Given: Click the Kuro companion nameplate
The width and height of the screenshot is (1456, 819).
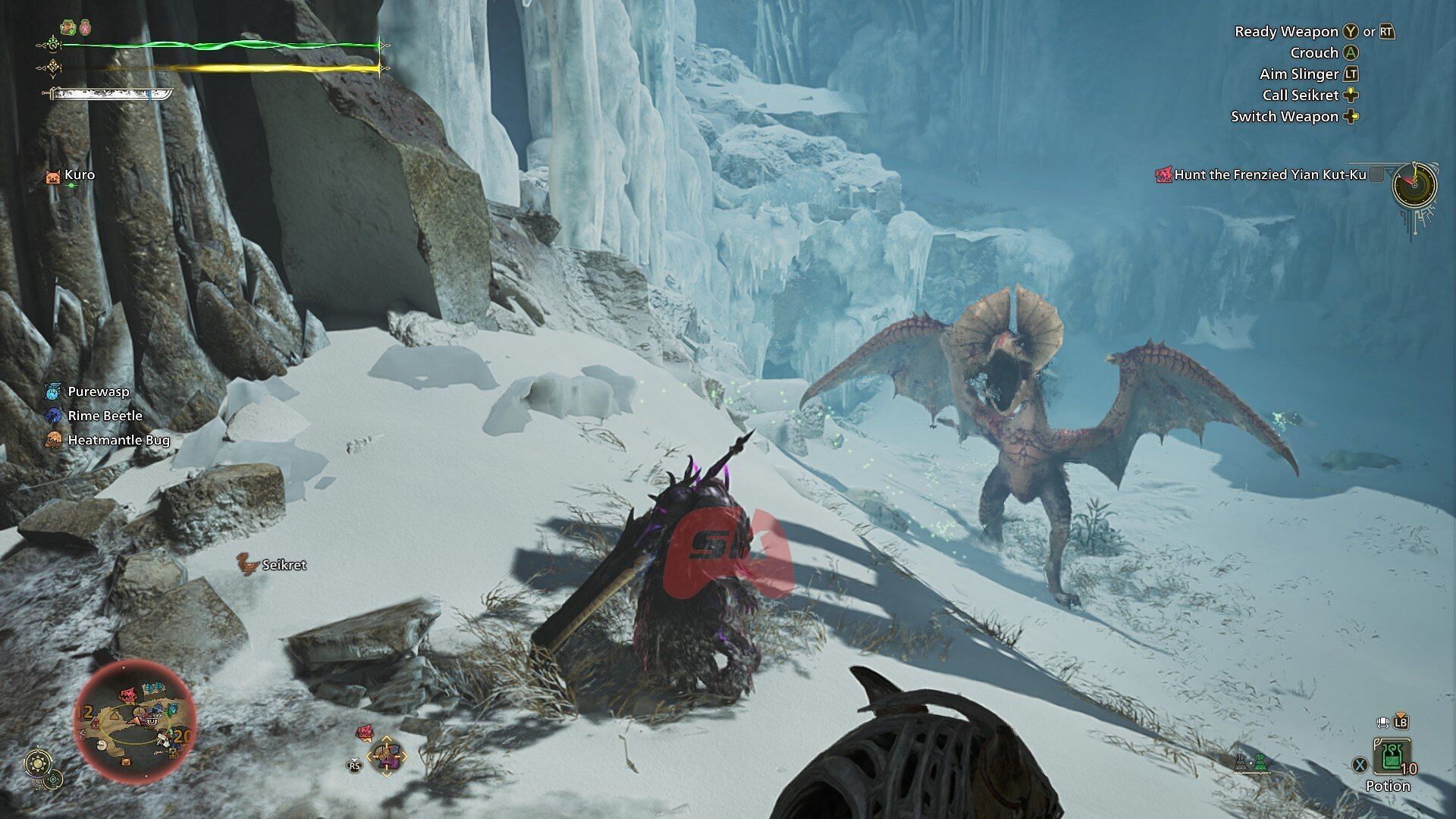Looking at the screenshot, I should pos(79,175).
